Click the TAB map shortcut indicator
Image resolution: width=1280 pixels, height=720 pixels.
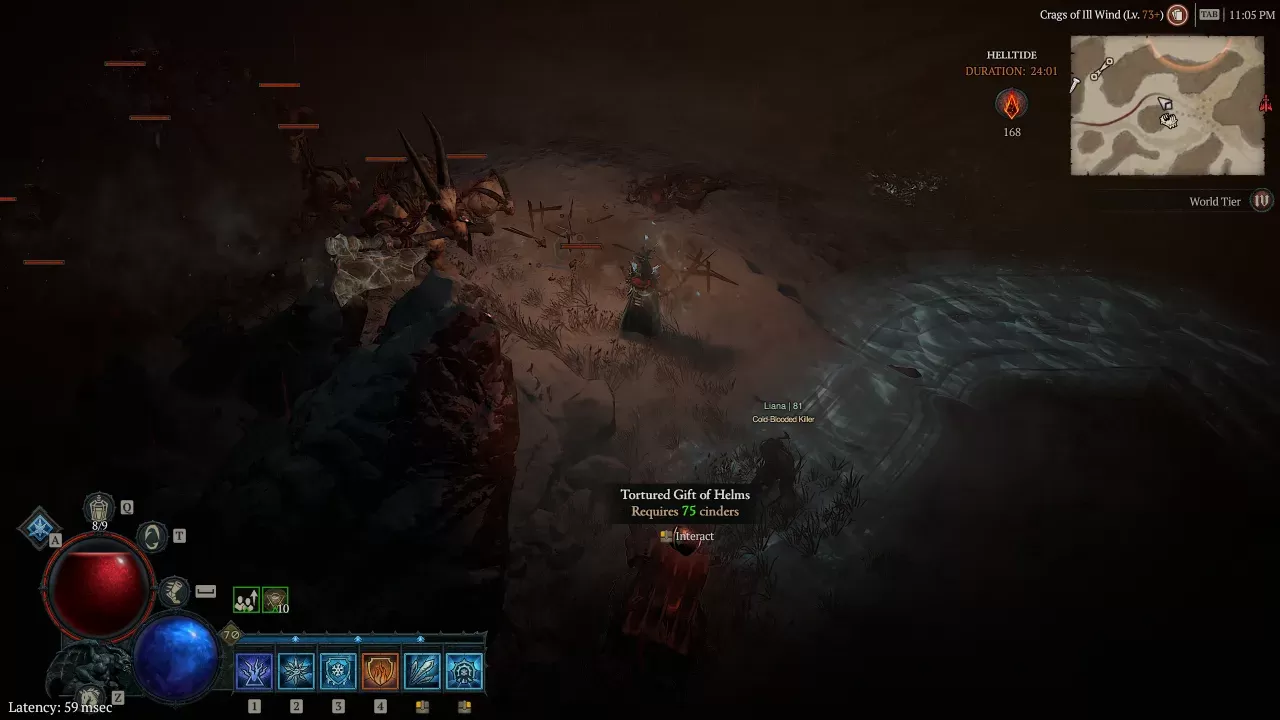coord(1208,15)
